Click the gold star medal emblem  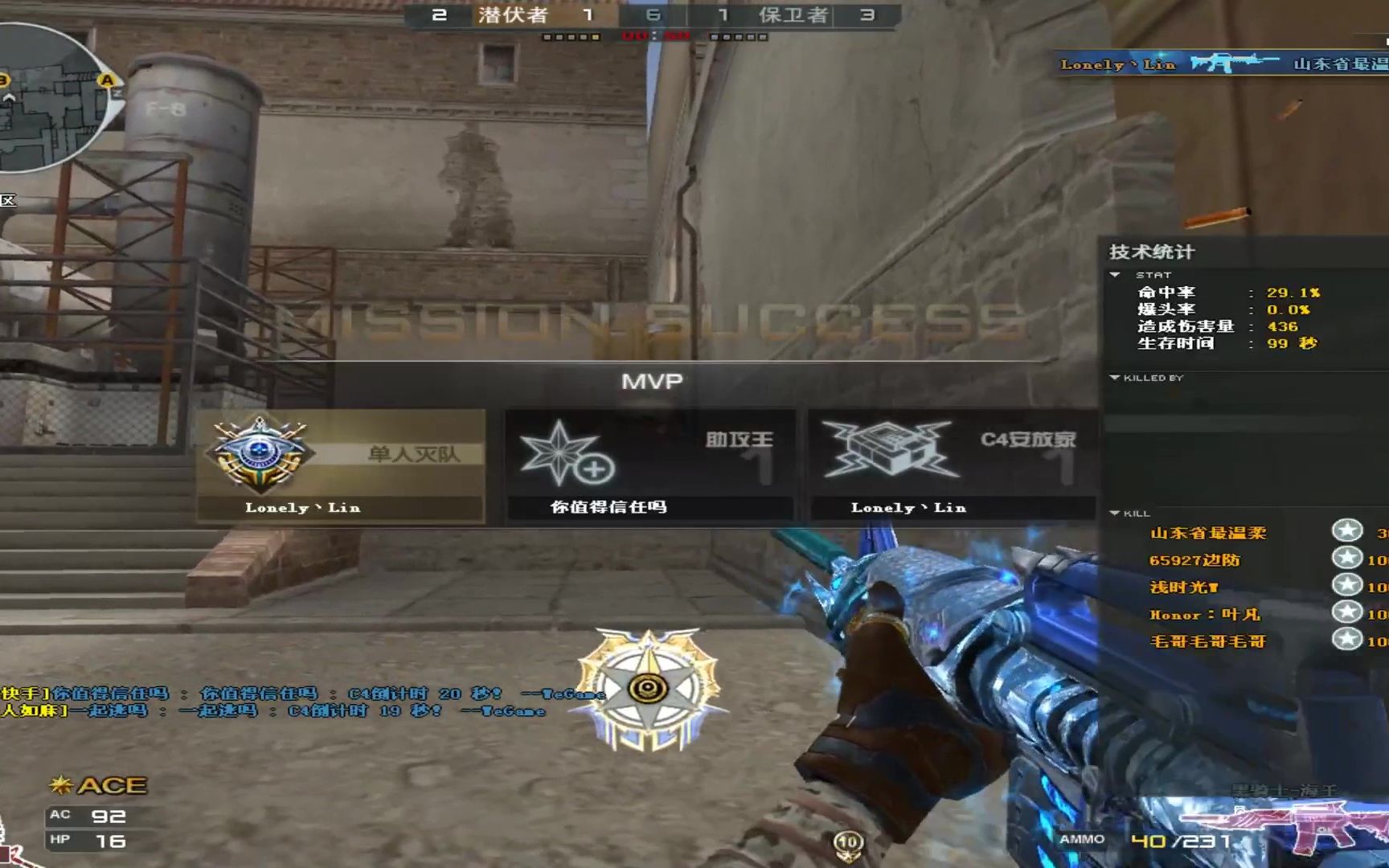pyautogui.click(x=648, y=689)
